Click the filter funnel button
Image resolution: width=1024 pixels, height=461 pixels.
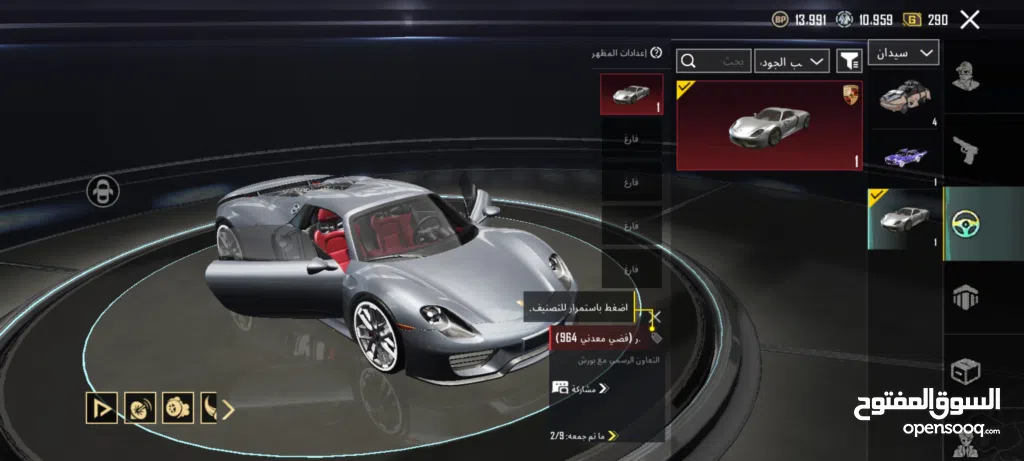pos(849,61)
